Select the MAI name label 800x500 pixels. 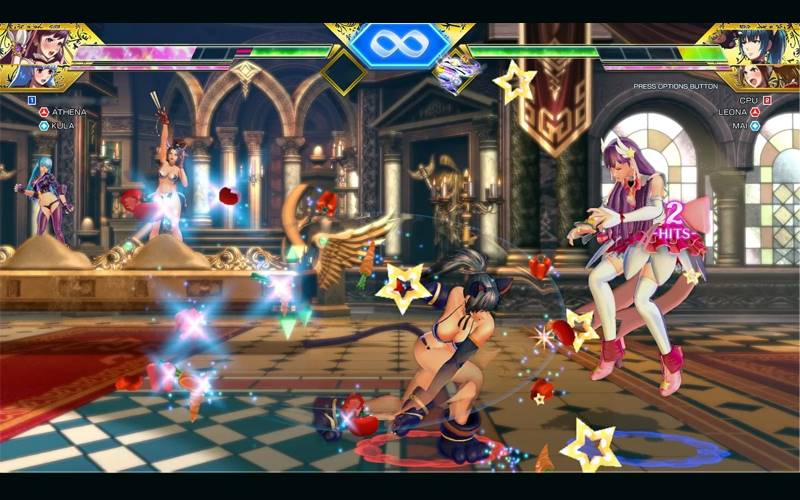click(x=739, y=126)
